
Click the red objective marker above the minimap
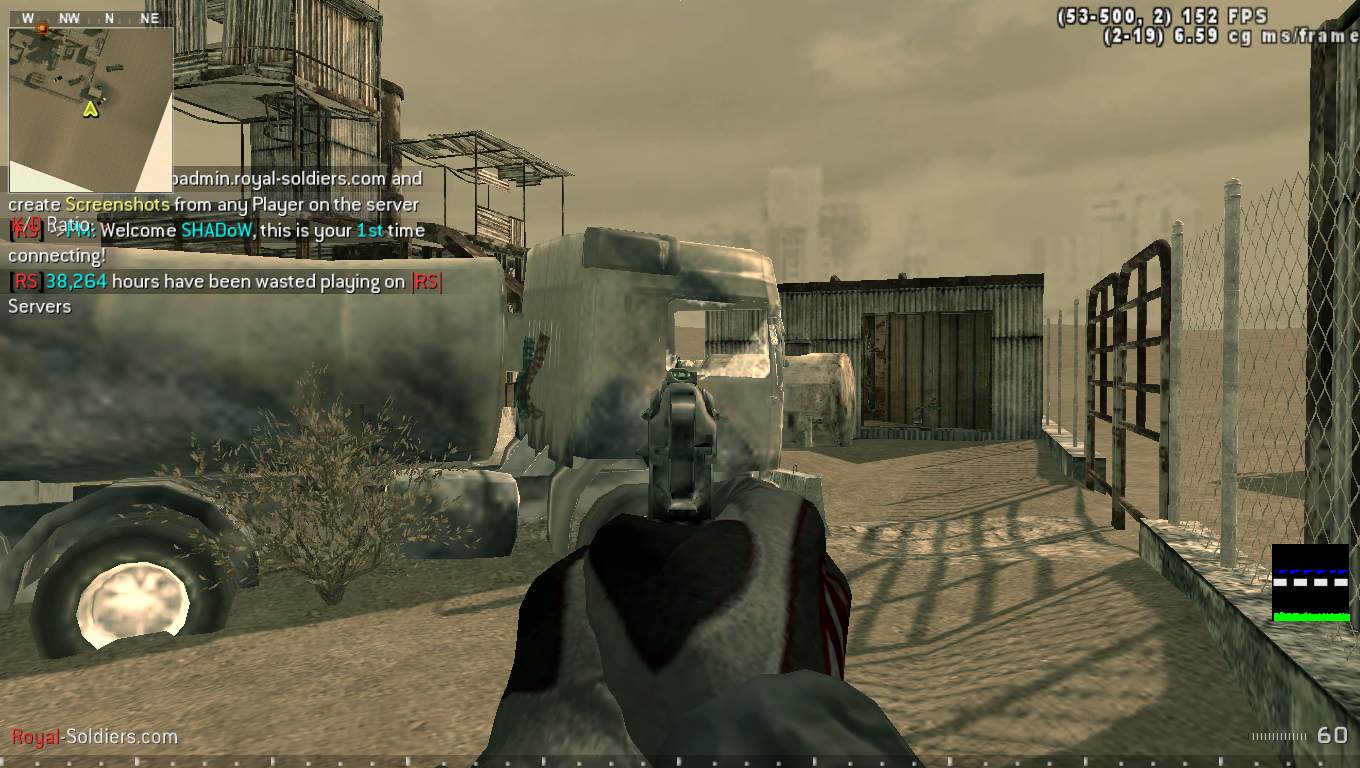pyautogui.click(x=41, y=29)
